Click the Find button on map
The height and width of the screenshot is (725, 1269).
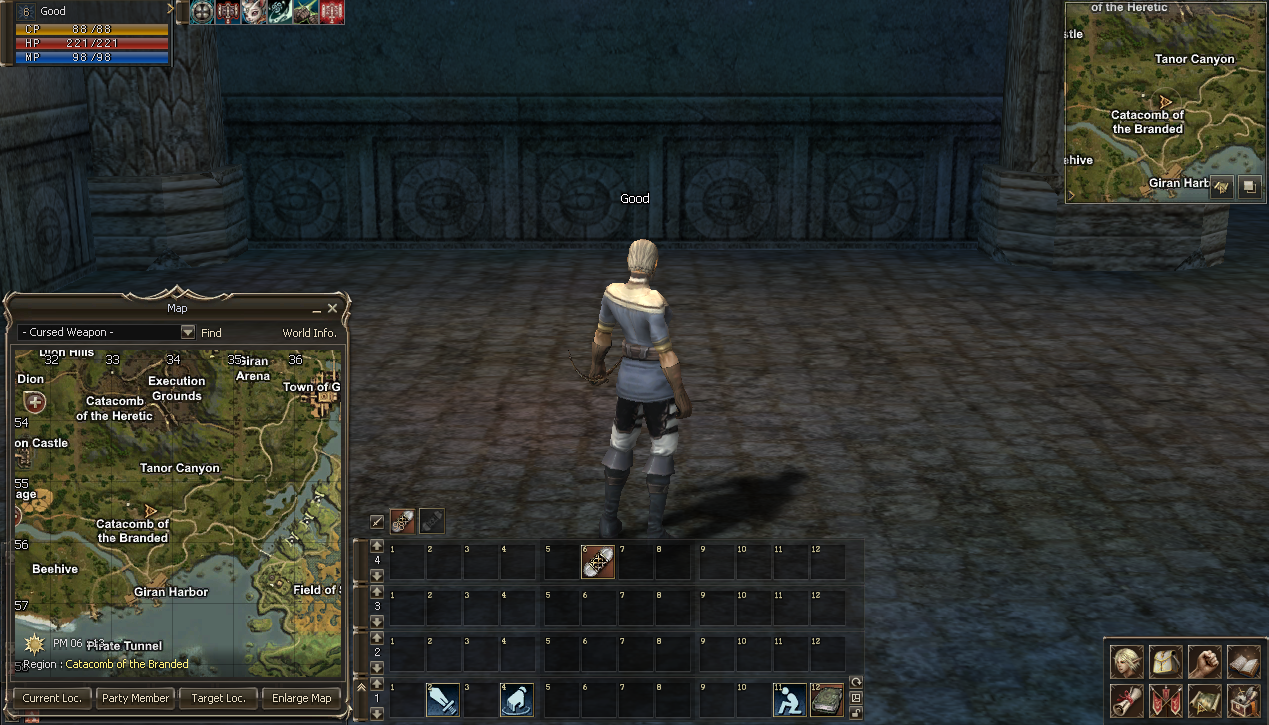pyautogui.click(x=211, y=333)
